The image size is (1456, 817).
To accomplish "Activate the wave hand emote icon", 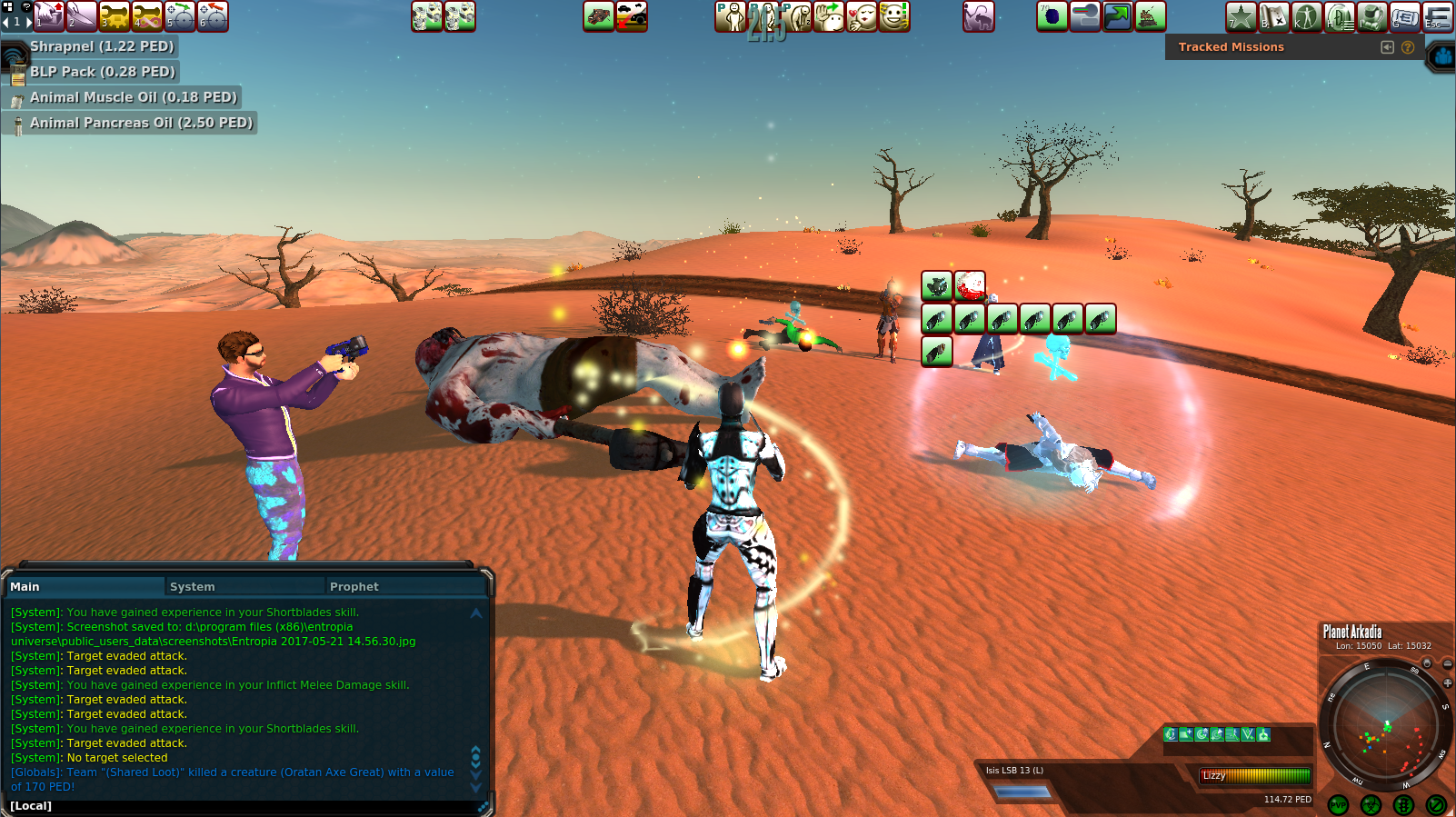I will point(829,16).
